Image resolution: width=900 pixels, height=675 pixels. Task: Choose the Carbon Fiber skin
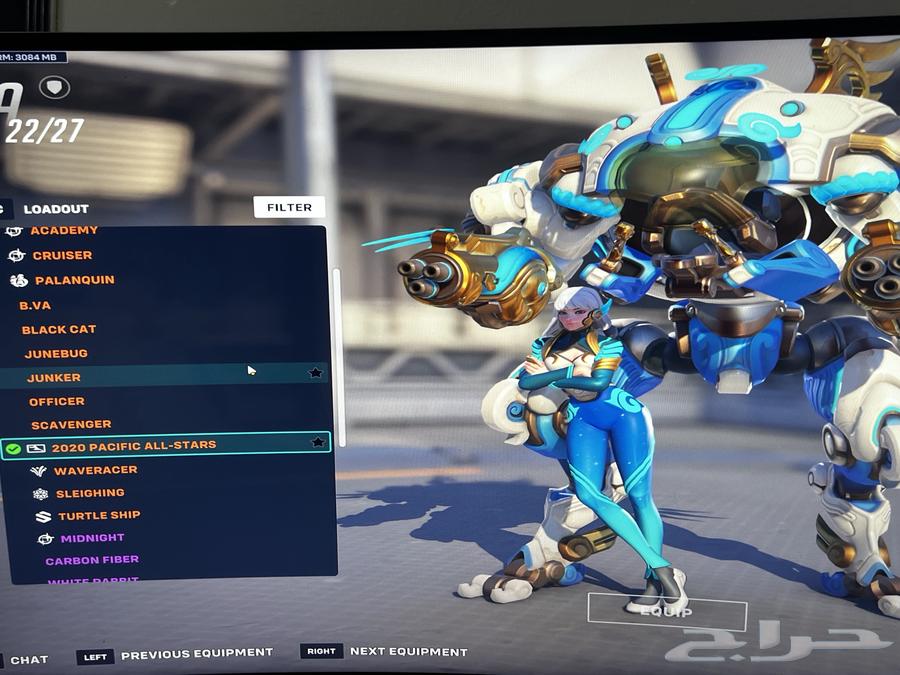[92, 561]
